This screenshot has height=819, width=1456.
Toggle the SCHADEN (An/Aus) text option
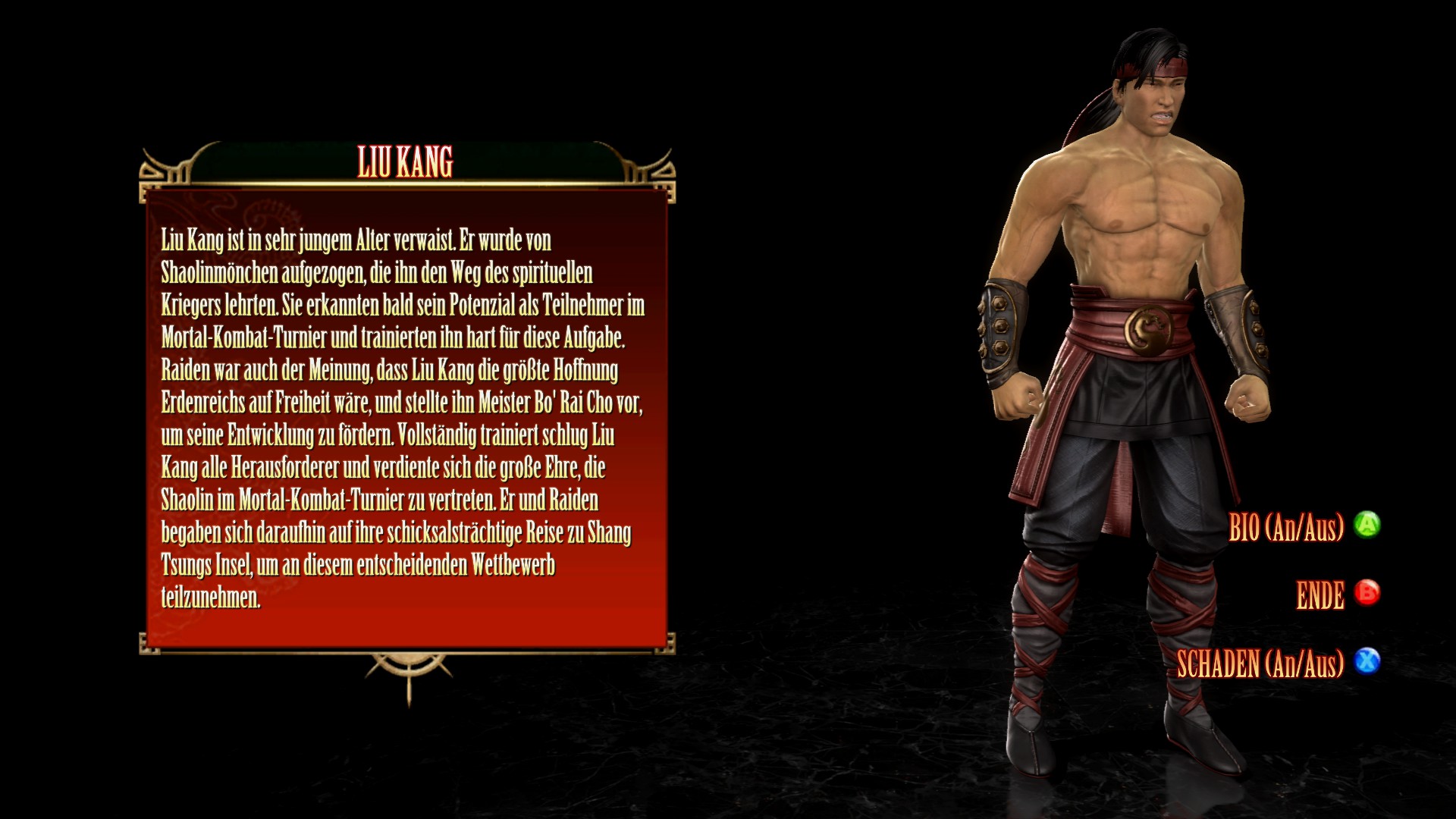tap(1260, 664)
